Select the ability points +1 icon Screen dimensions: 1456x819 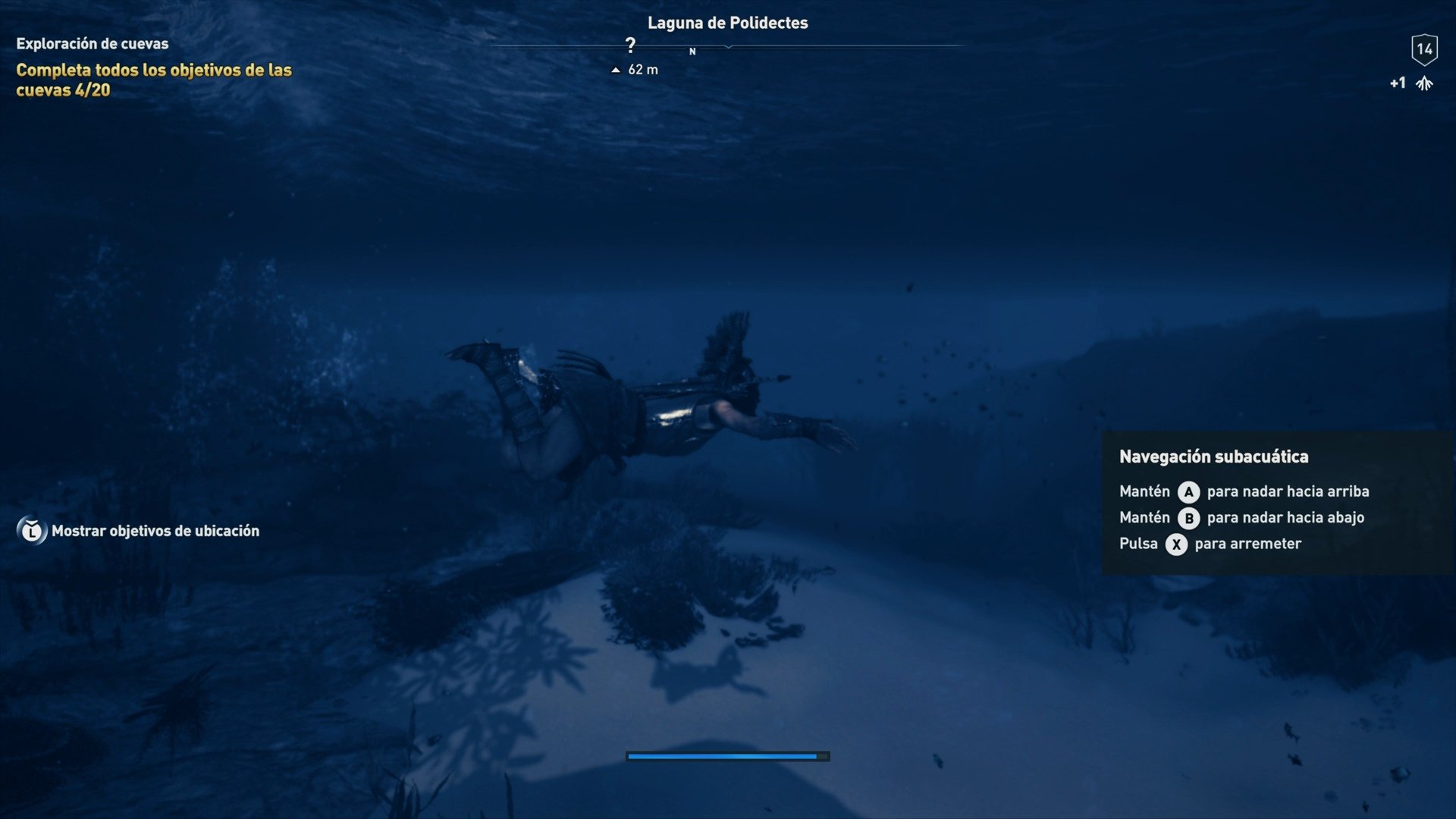(x=1415, y=83)
